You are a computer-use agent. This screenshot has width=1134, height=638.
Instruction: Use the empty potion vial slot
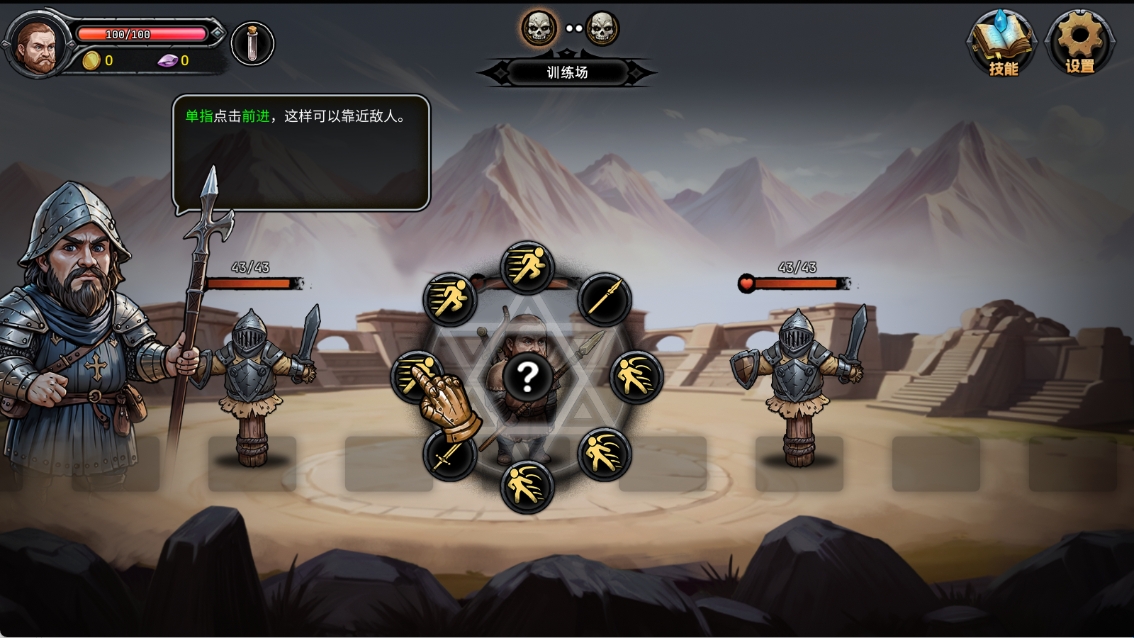pyautogui.click(x=252, y=44)
